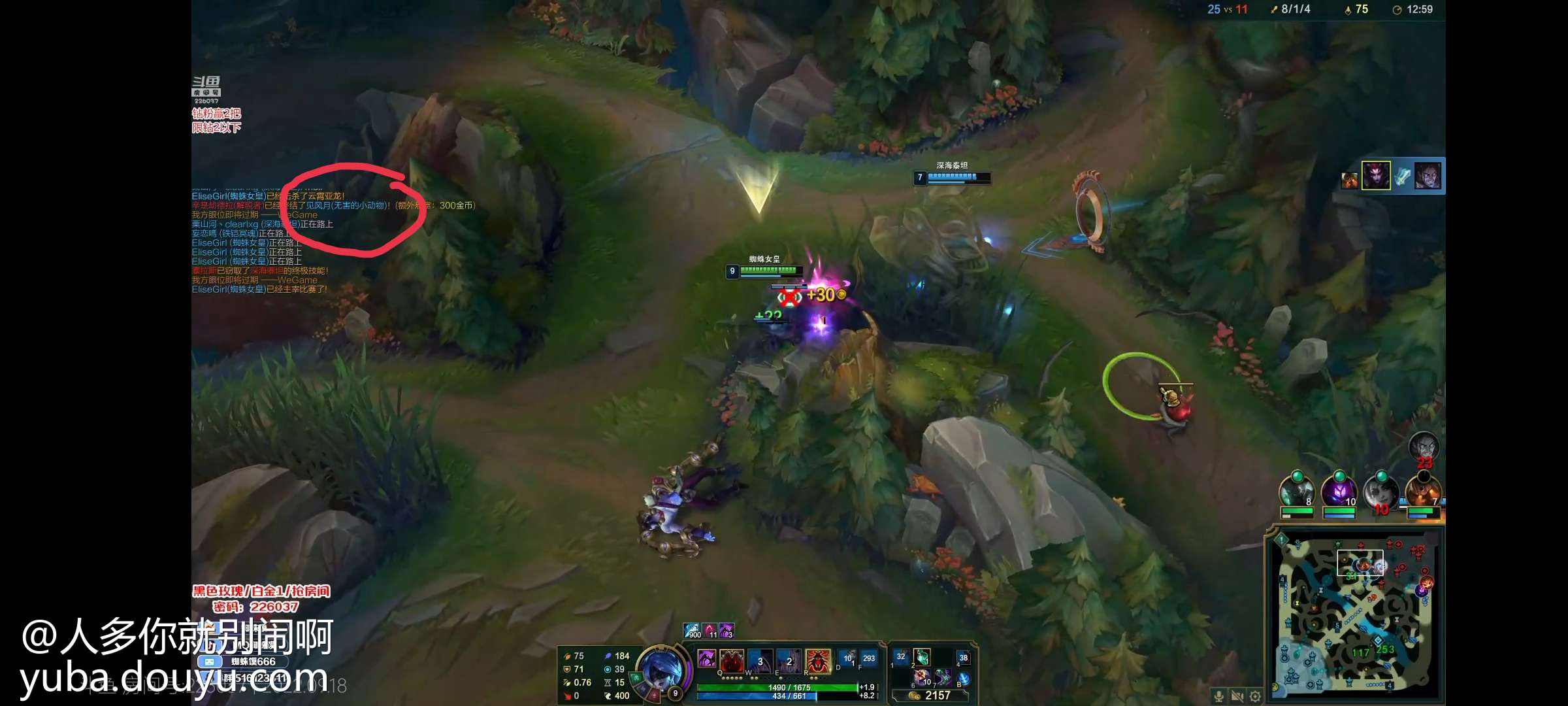Viewport: 1568px width, 706px height.
Task: Trigger the R spider form ultimate
Action: [x=817, y=660]
